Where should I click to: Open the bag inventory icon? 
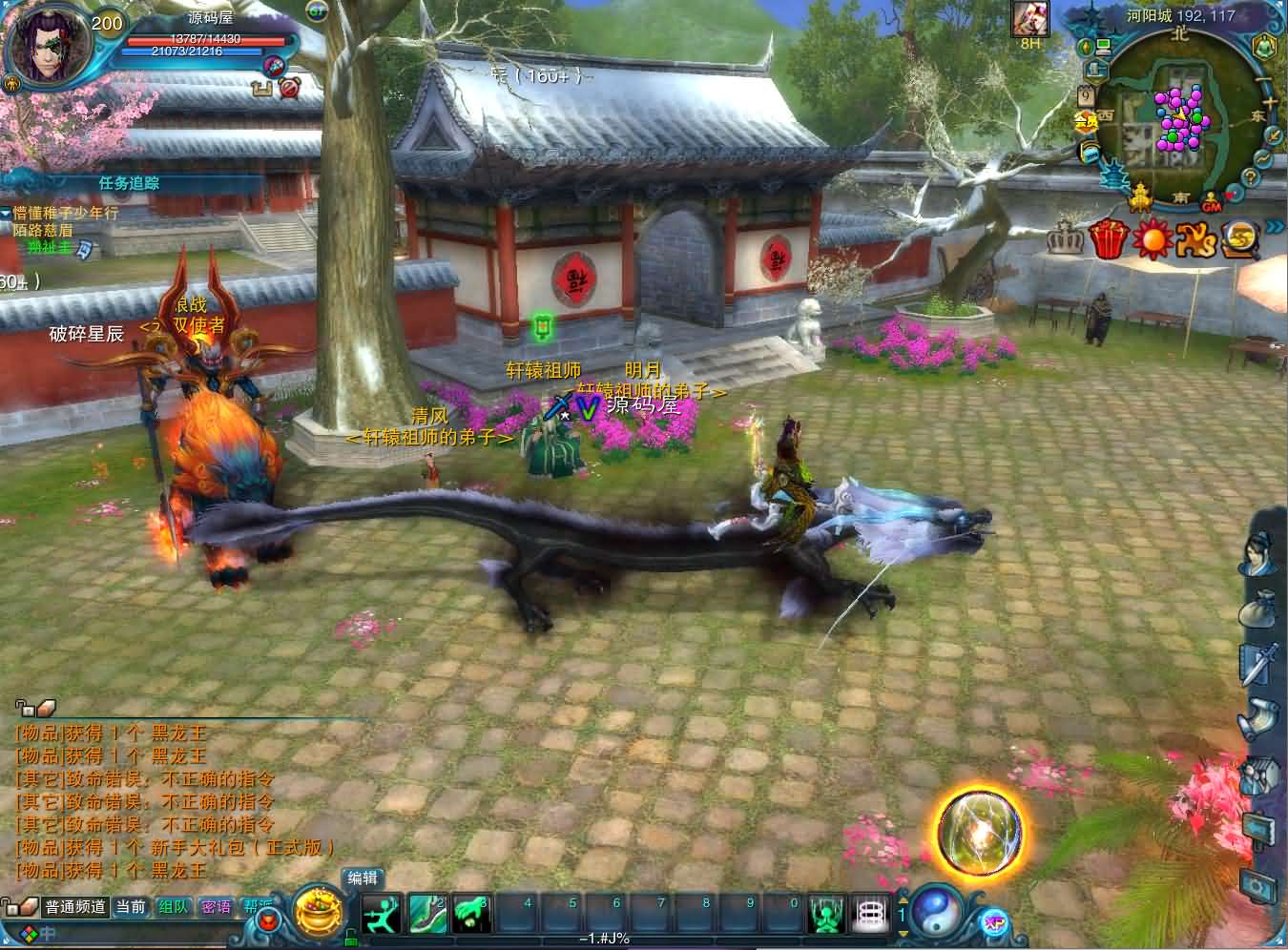1258,611
